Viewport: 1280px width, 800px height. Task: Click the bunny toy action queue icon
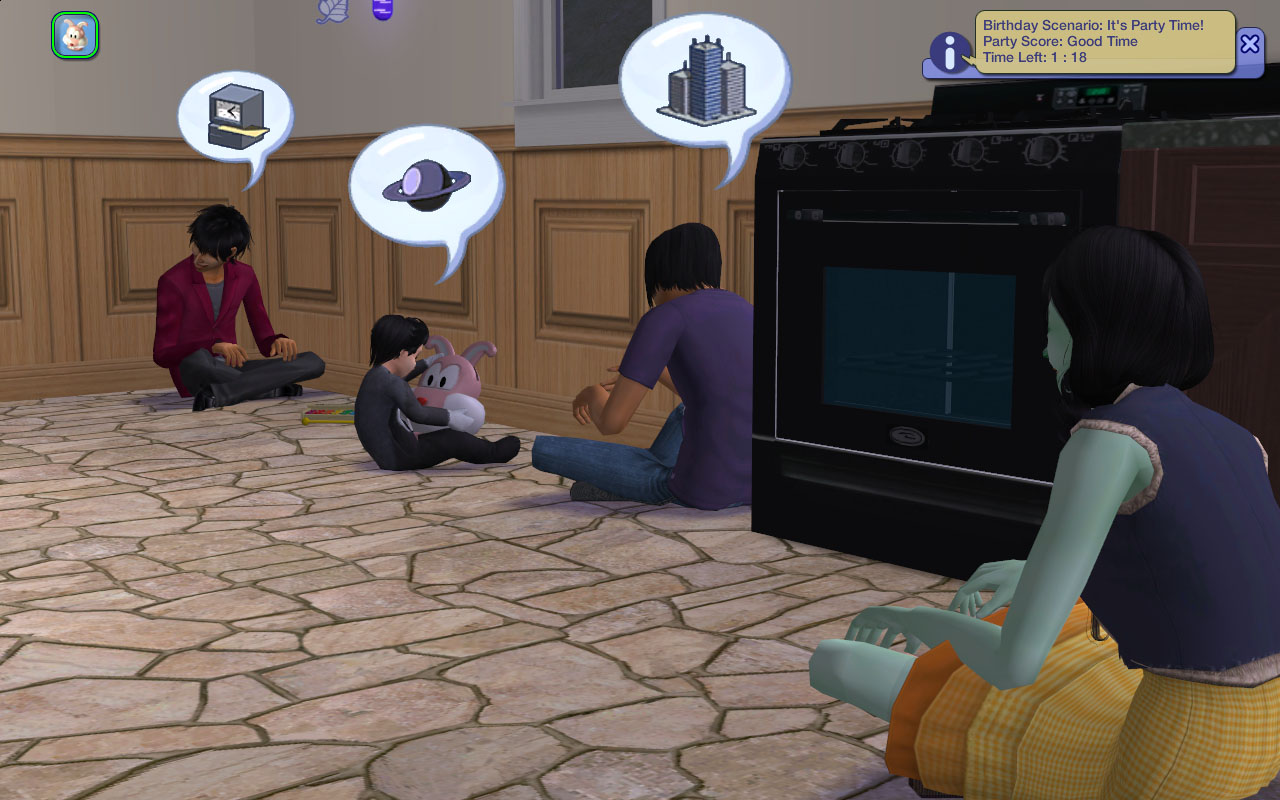point(75,35)
